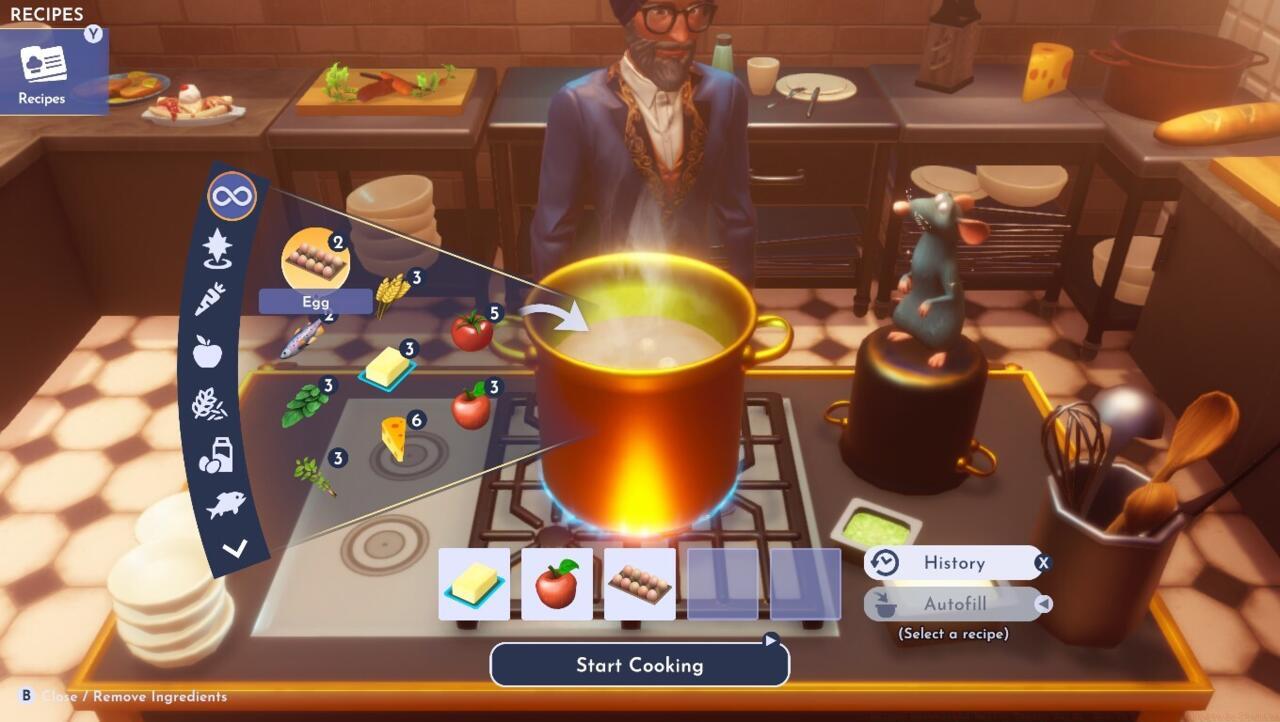The width and height of the screenshot is (1280, 722).
Task: Switch to the carrot vegetables filter
Action: pos(210,298)
